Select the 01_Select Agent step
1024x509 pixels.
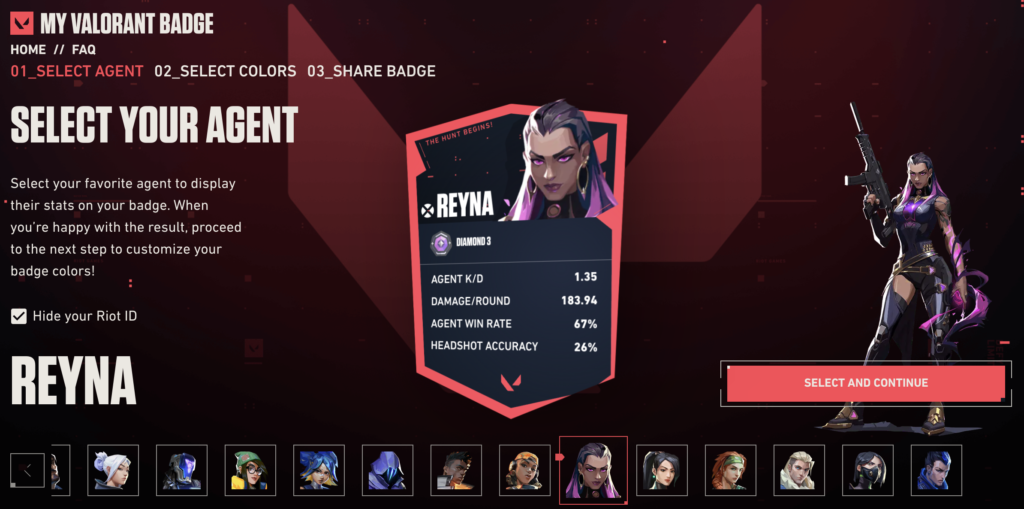(x=77, y=71)
